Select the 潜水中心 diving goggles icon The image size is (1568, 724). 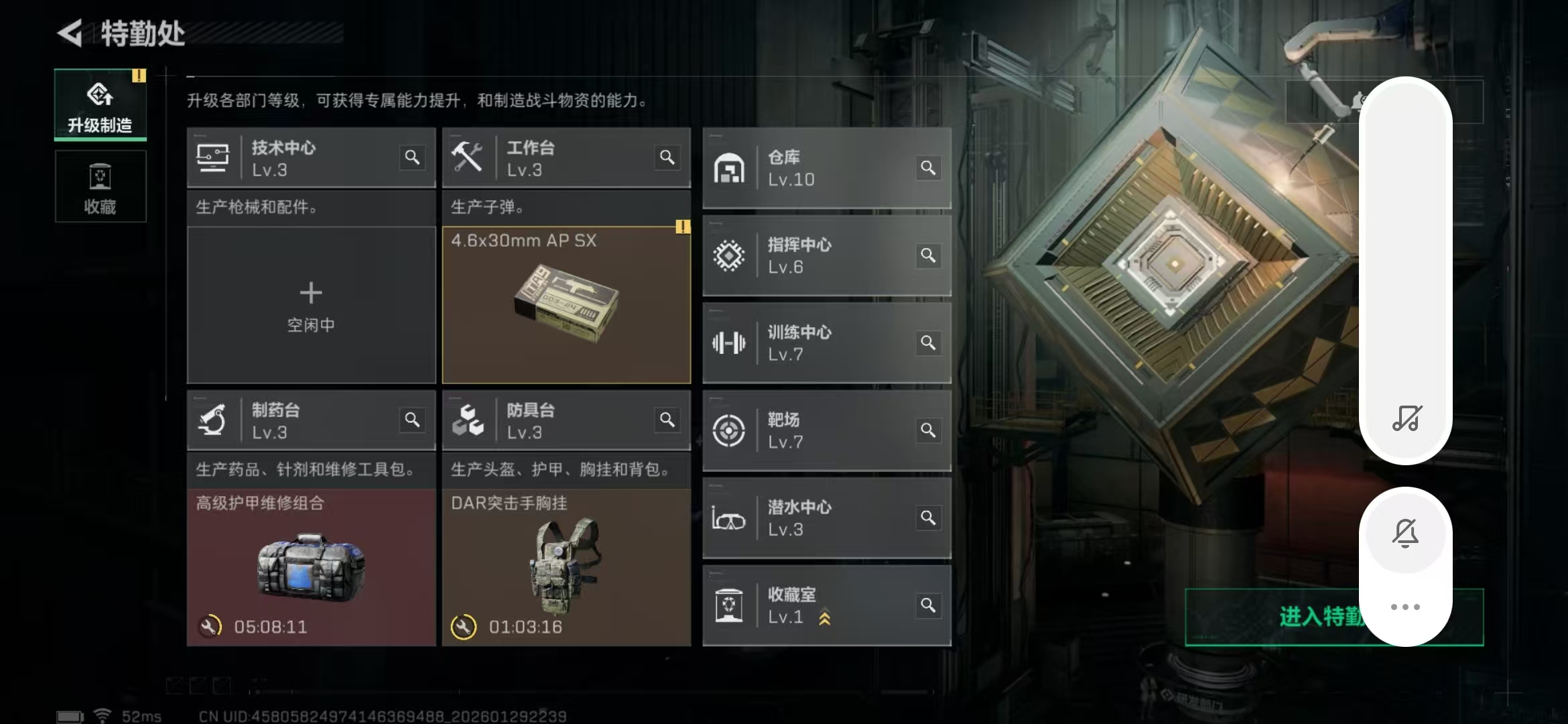point(730,518)
